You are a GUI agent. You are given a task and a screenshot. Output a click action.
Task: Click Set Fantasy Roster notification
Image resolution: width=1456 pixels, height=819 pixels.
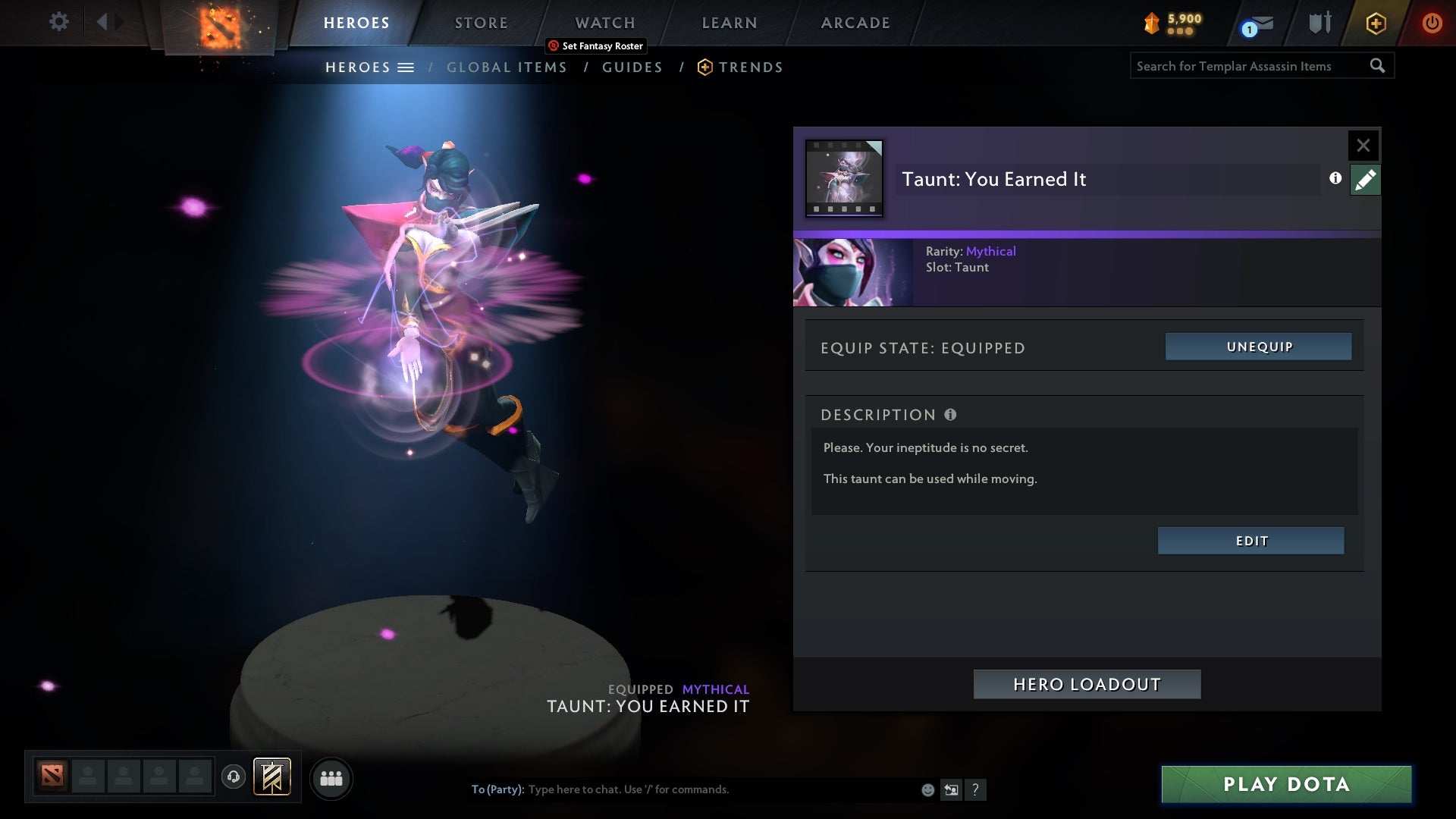(595, 45)
